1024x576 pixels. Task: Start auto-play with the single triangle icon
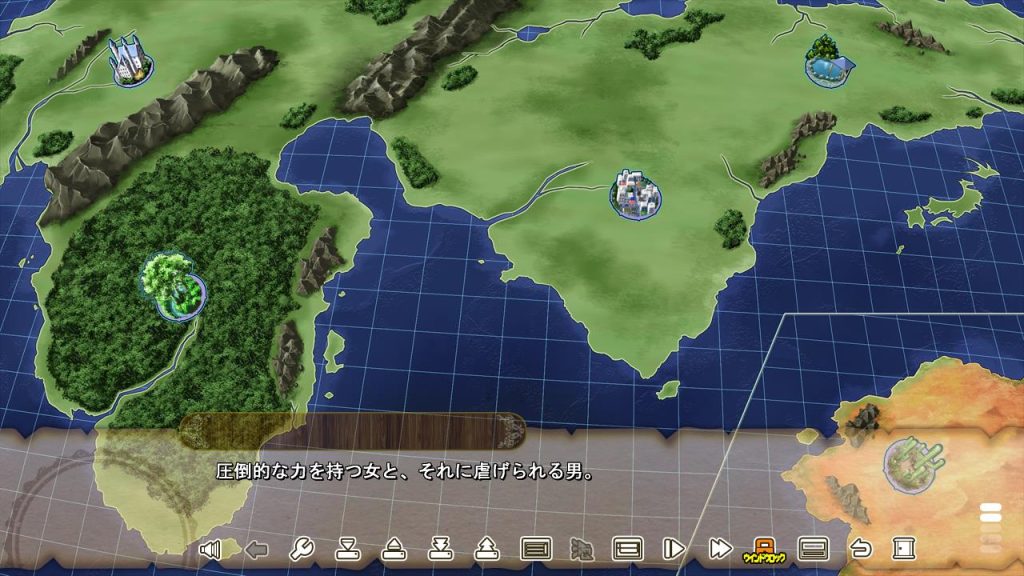(673, 548)
